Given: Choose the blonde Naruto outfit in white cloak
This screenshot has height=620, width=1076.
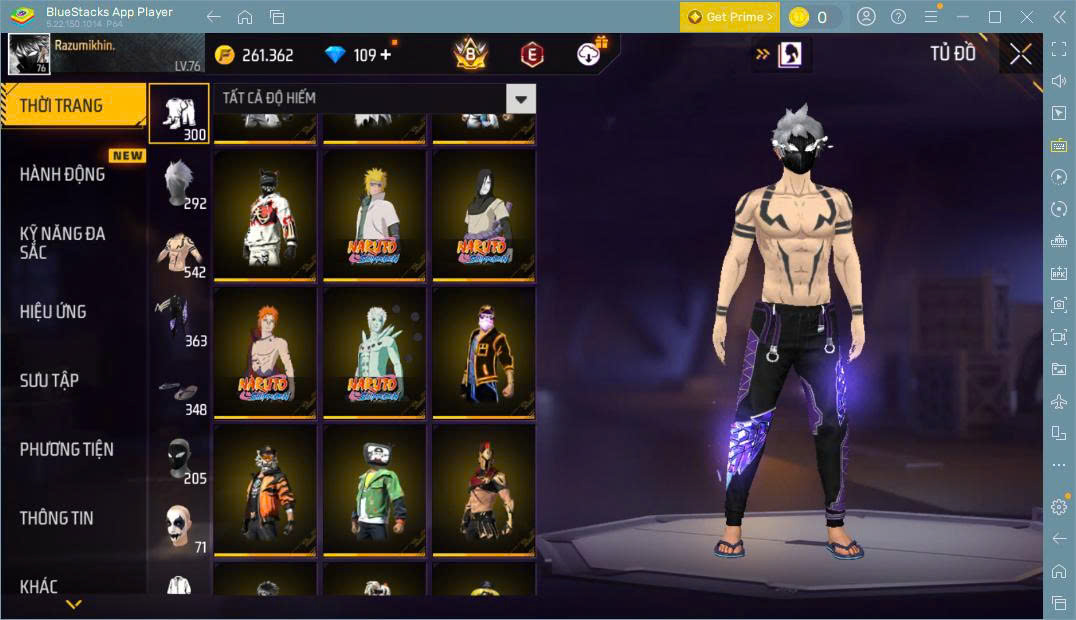Looking at the screenshot, I should (374, 214).
